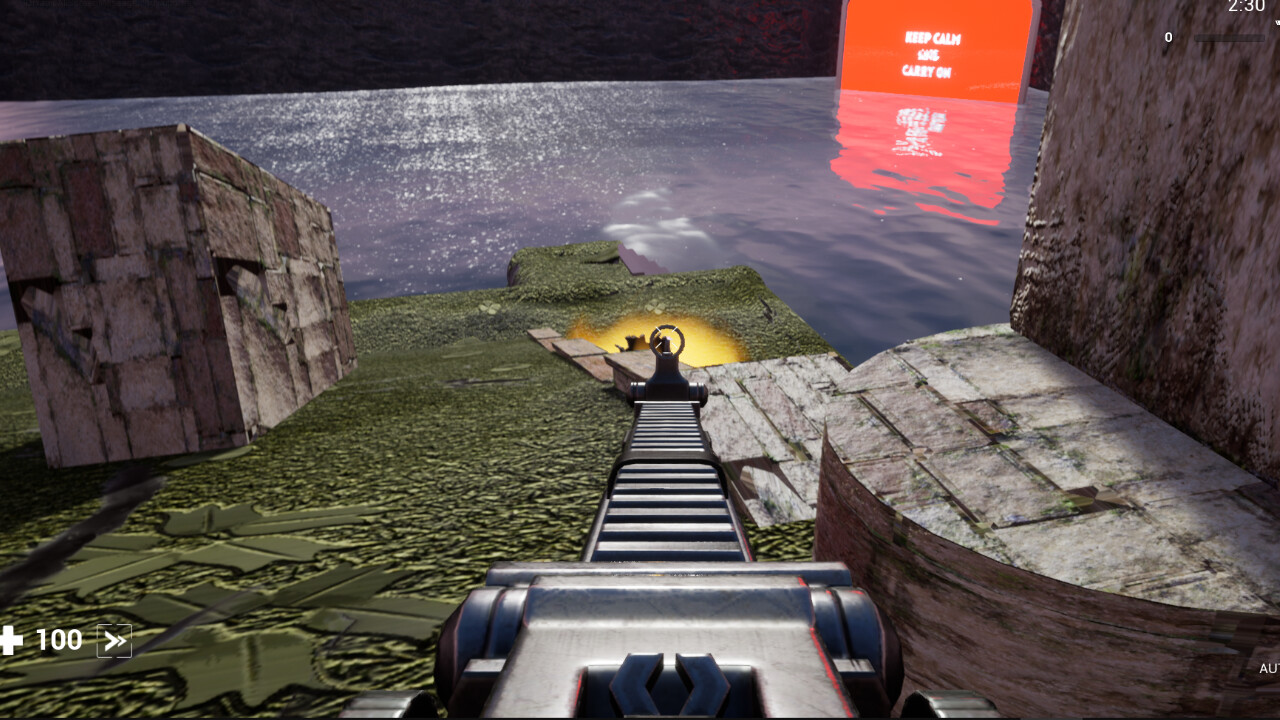Toggle the health display showing 100

pos(58,640)
